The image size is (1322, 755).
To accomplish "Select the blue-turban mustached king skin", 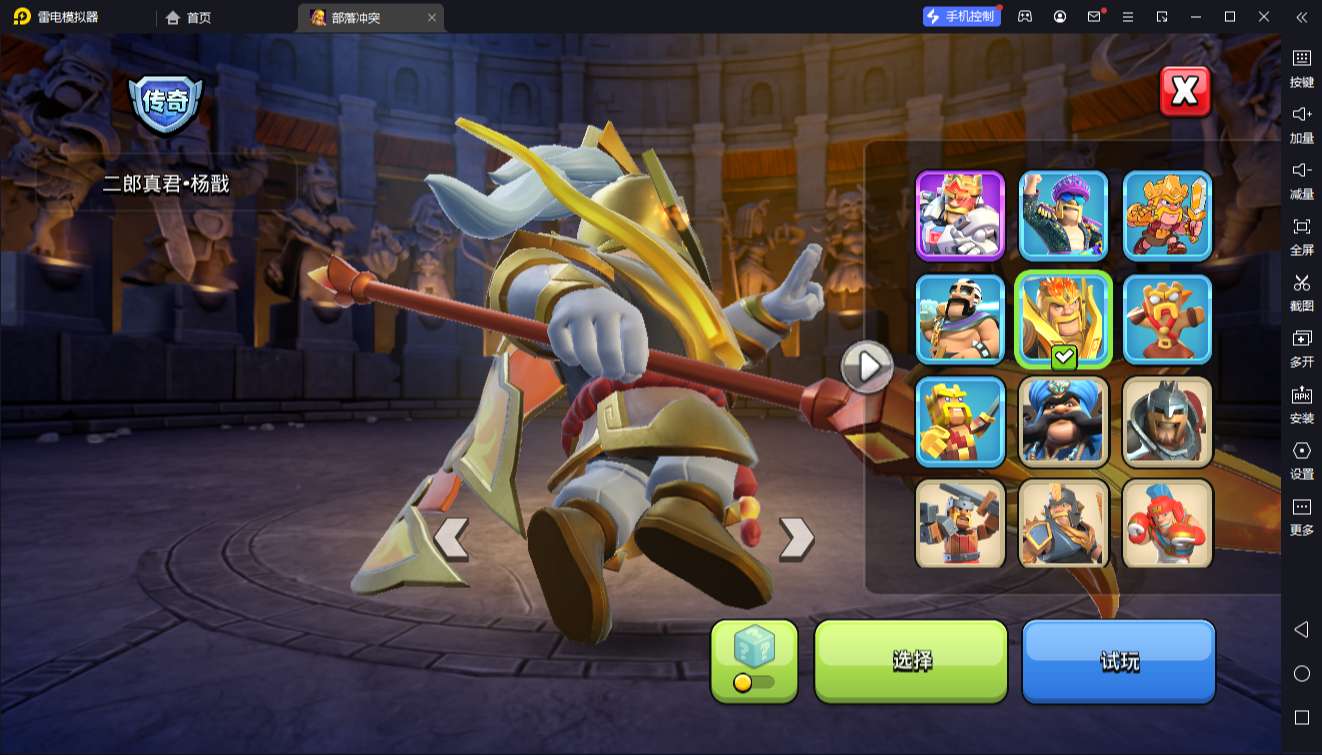I will pos(1064,421).
